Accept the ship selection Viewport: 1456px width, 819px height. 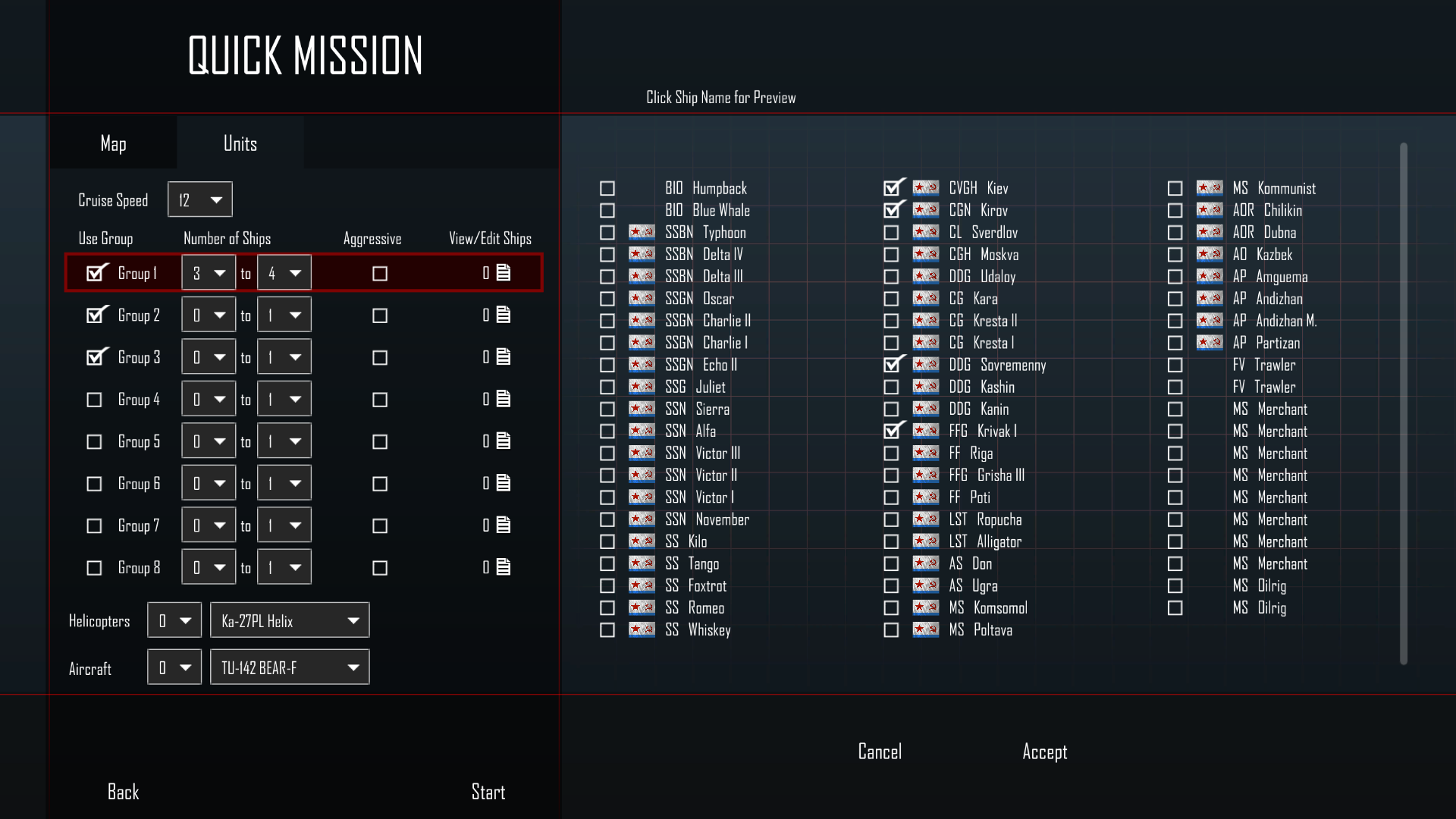tap(1044, 752)
